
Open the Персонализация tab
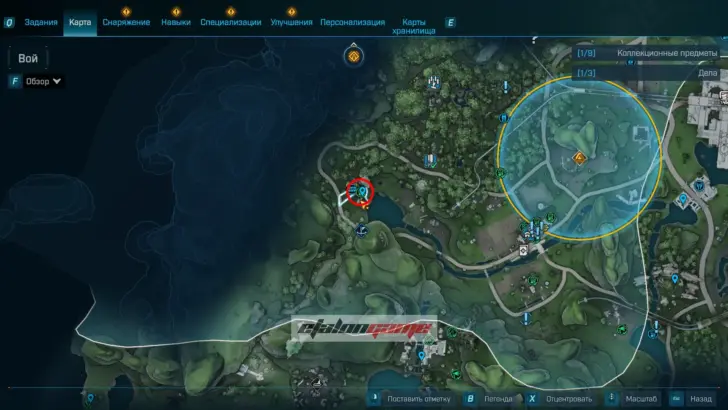(354, 22)
